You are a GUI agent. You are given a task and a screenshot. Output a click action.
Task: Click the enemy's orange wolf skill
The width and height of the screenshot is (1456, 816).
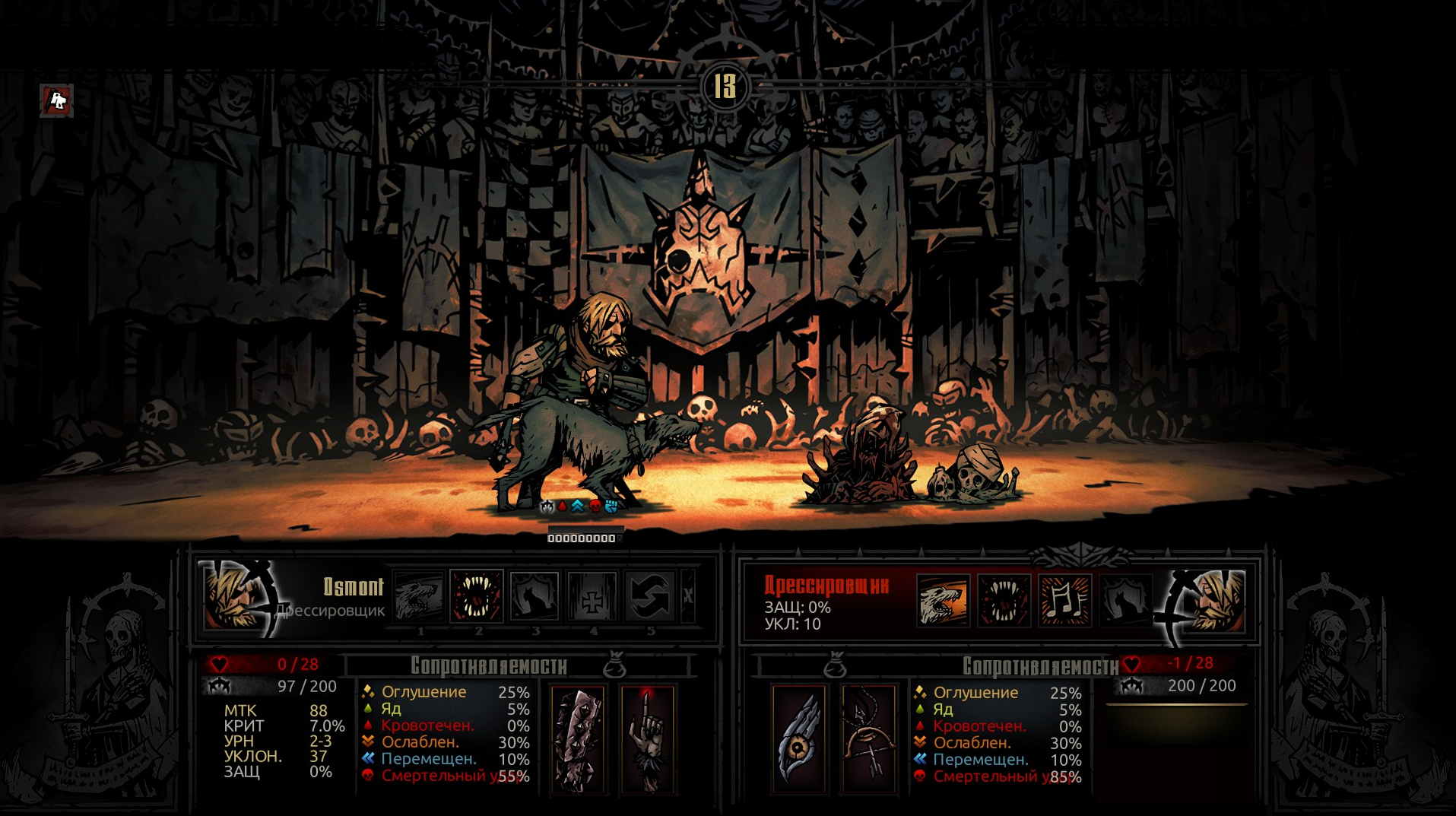click(x=944, y=601)
